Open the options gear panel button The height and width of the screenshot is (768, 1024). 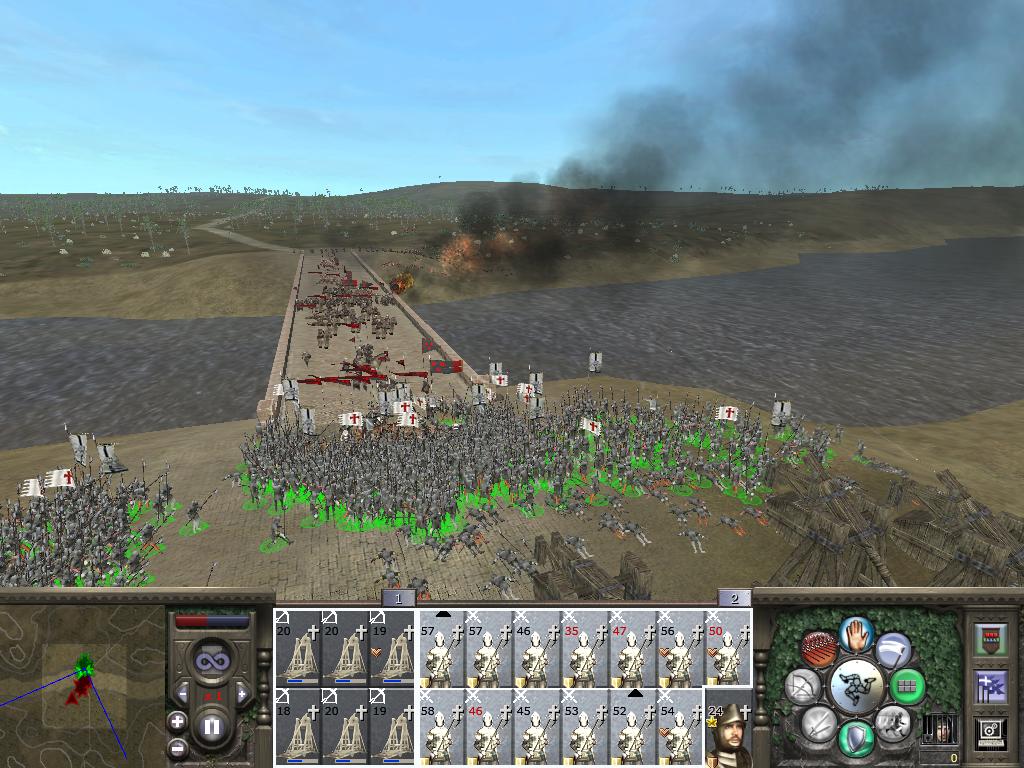[x=990, y=733]
